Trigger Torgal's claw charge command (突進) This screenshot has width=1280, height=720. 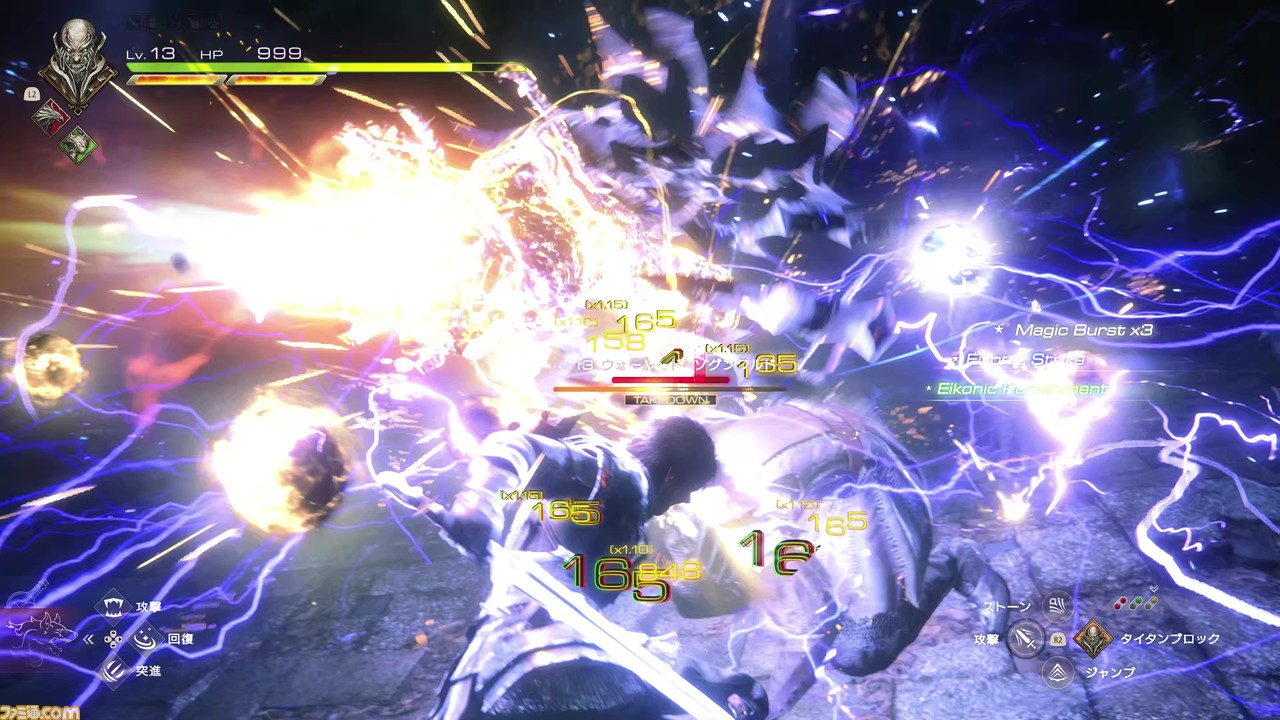115,670
